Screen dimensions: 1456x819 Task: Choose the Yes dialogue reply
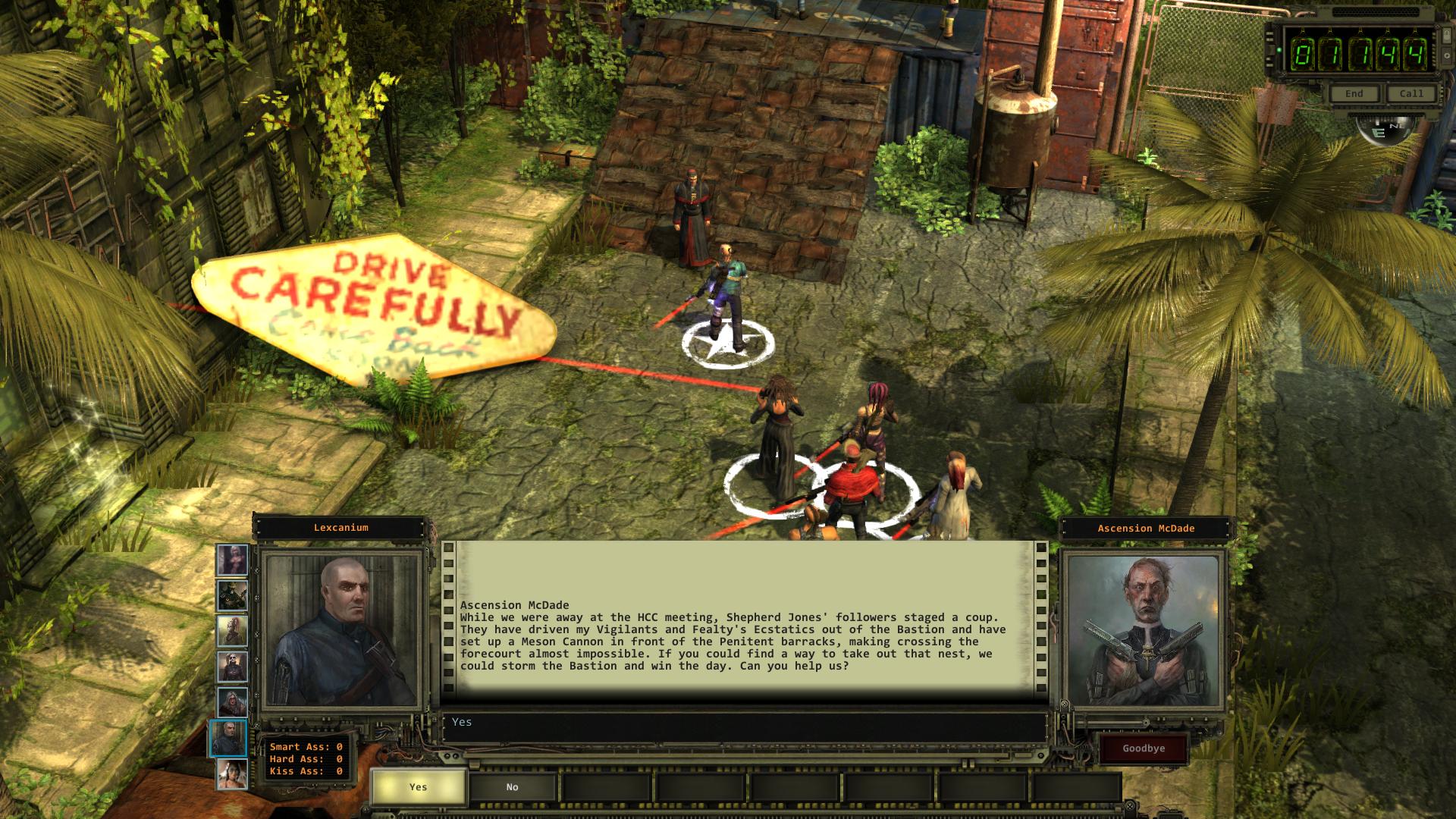tap(418, 787)
